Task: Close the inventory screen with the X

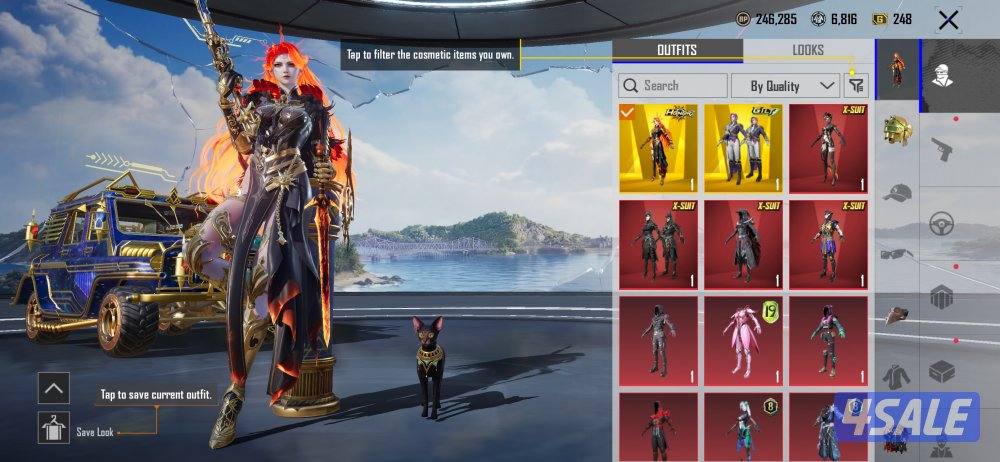Action: click(x=948, y=20)
